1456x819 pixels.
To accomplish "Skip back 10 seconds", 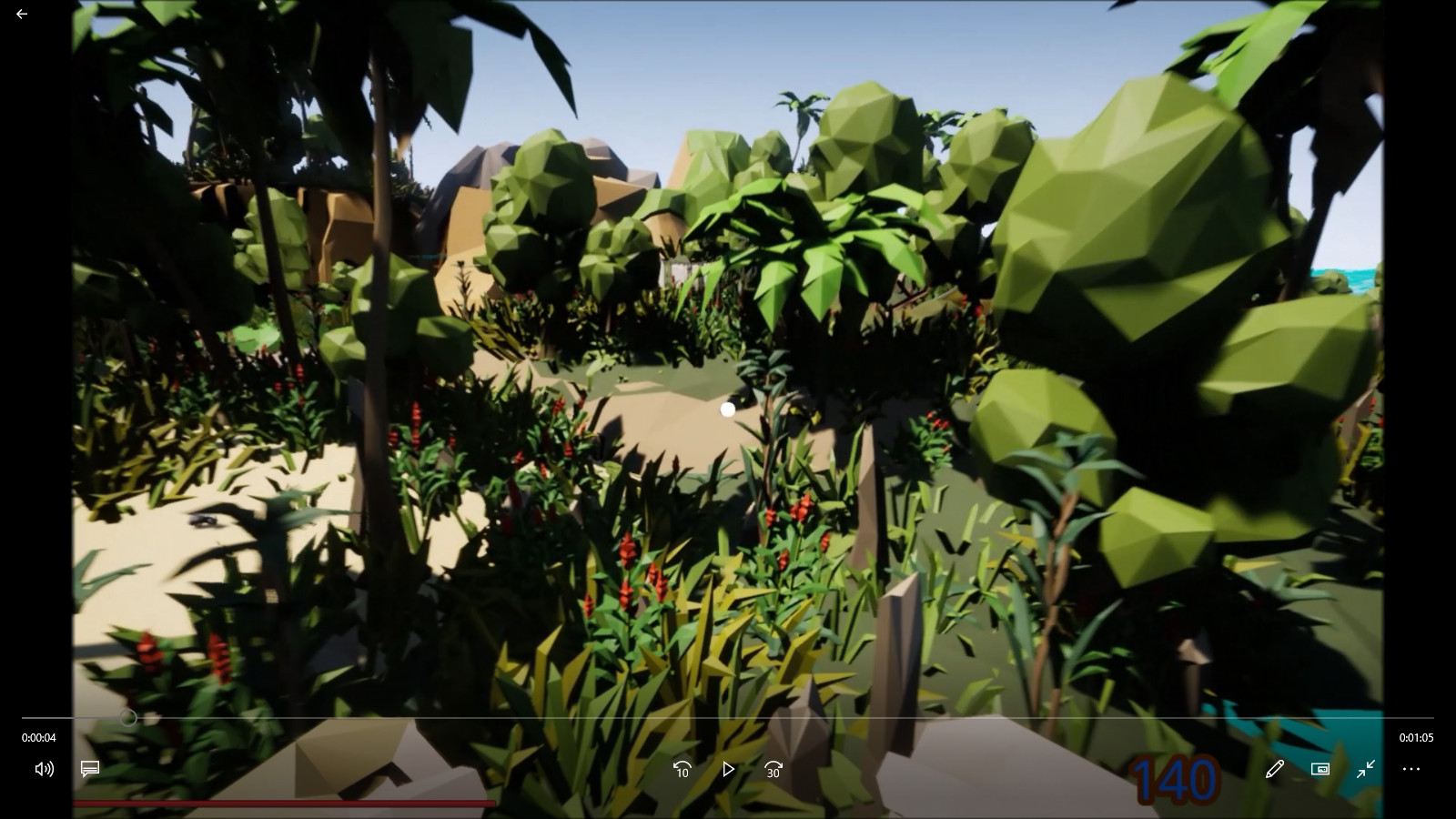I will 682,770.
